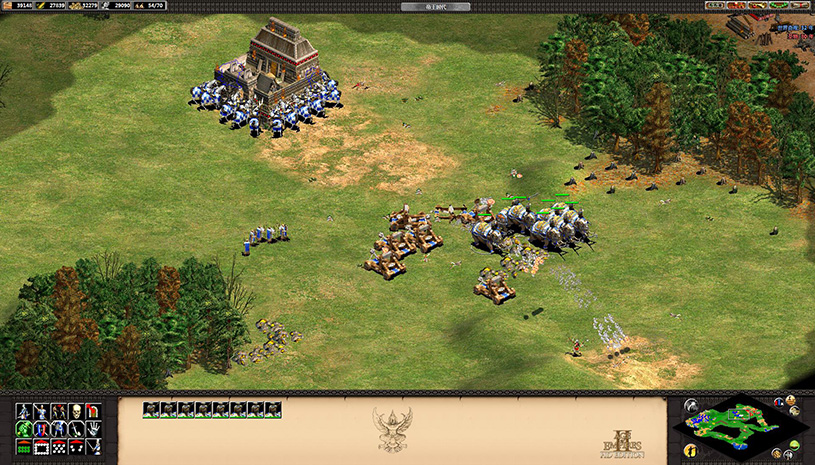This screenshot has height=465, width=815.
Task: Click the red arch garrison command icon
Action: [94, 411]
